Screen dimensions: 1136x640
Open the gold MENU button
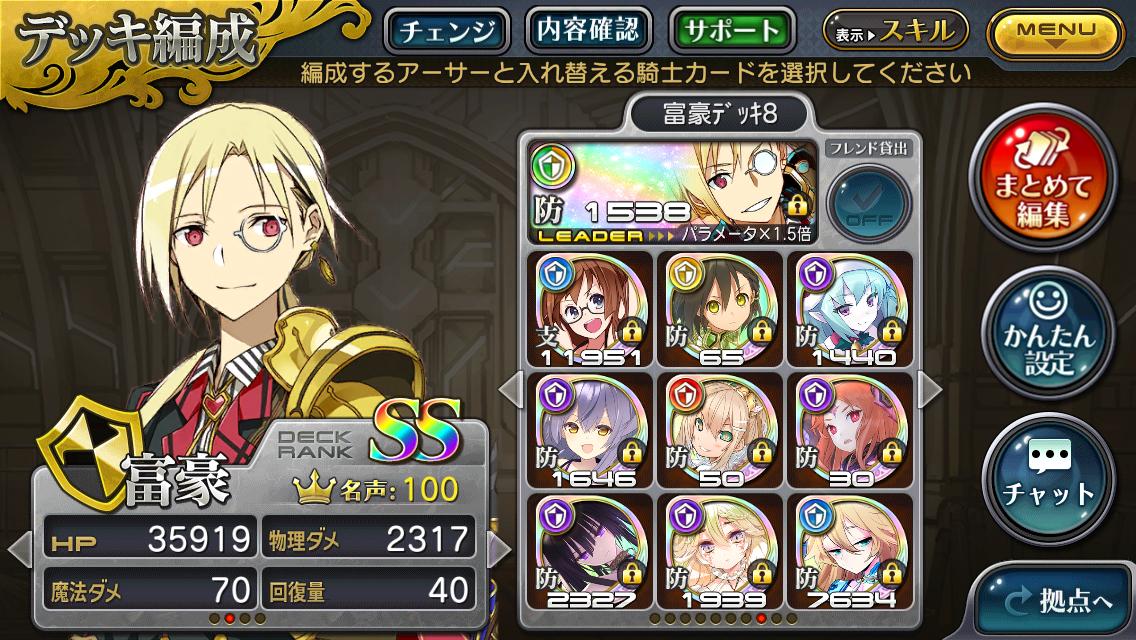(x=1055, y=33)
